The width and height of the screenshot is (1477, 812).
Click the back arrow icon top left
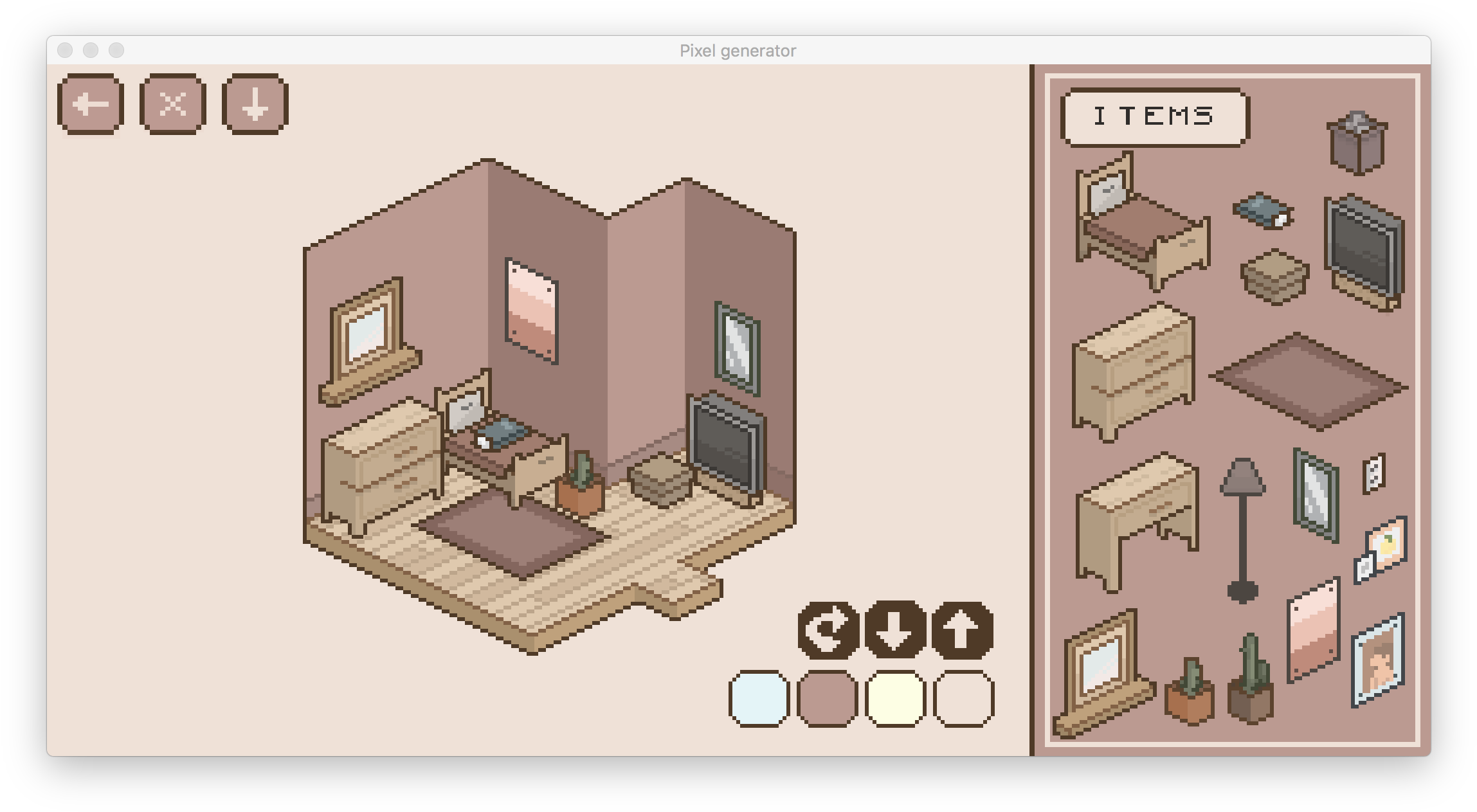point(89,103)
